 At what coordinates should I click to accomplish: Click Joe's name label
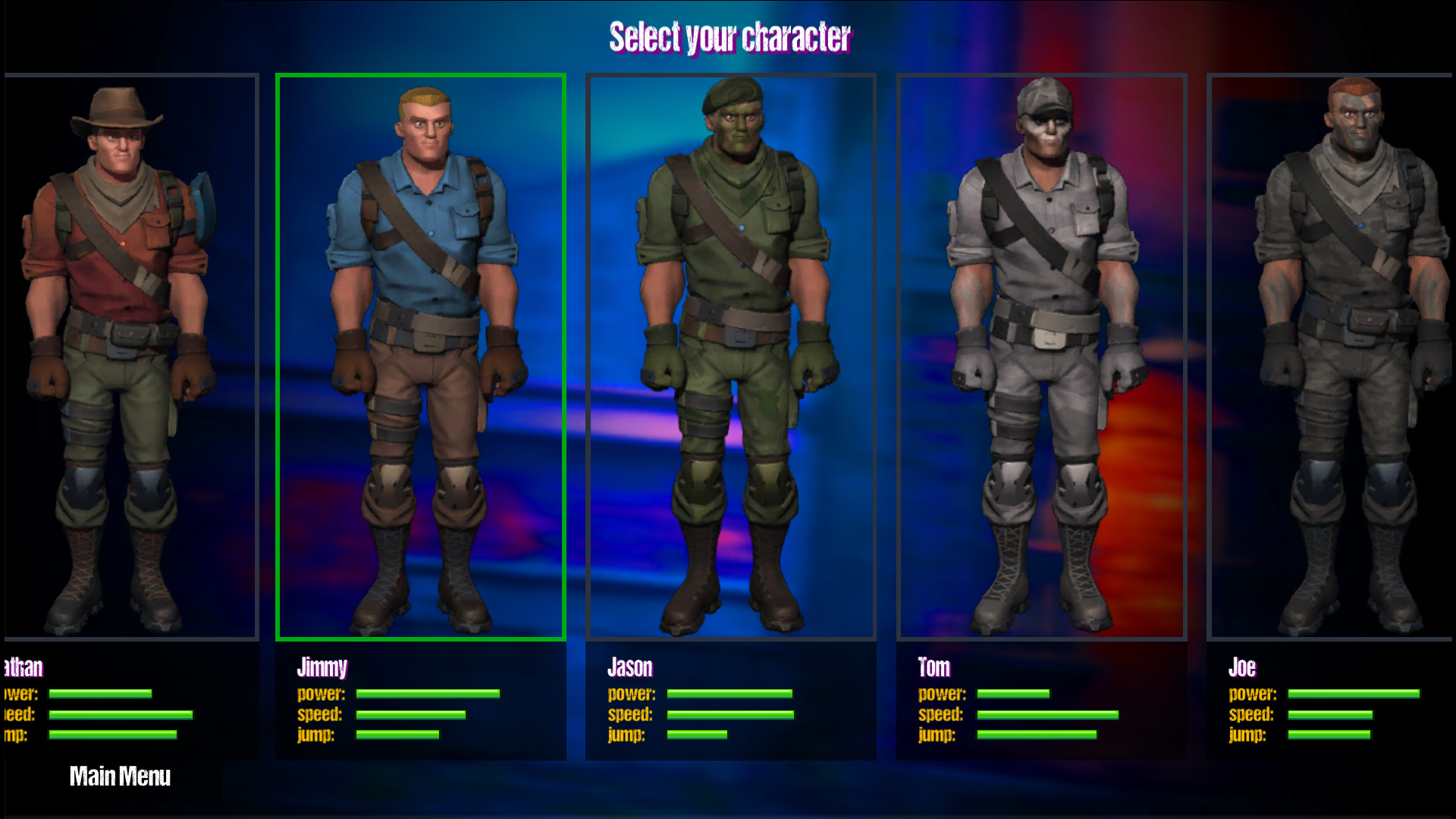pyautogui.click(x=1242, y=667)
